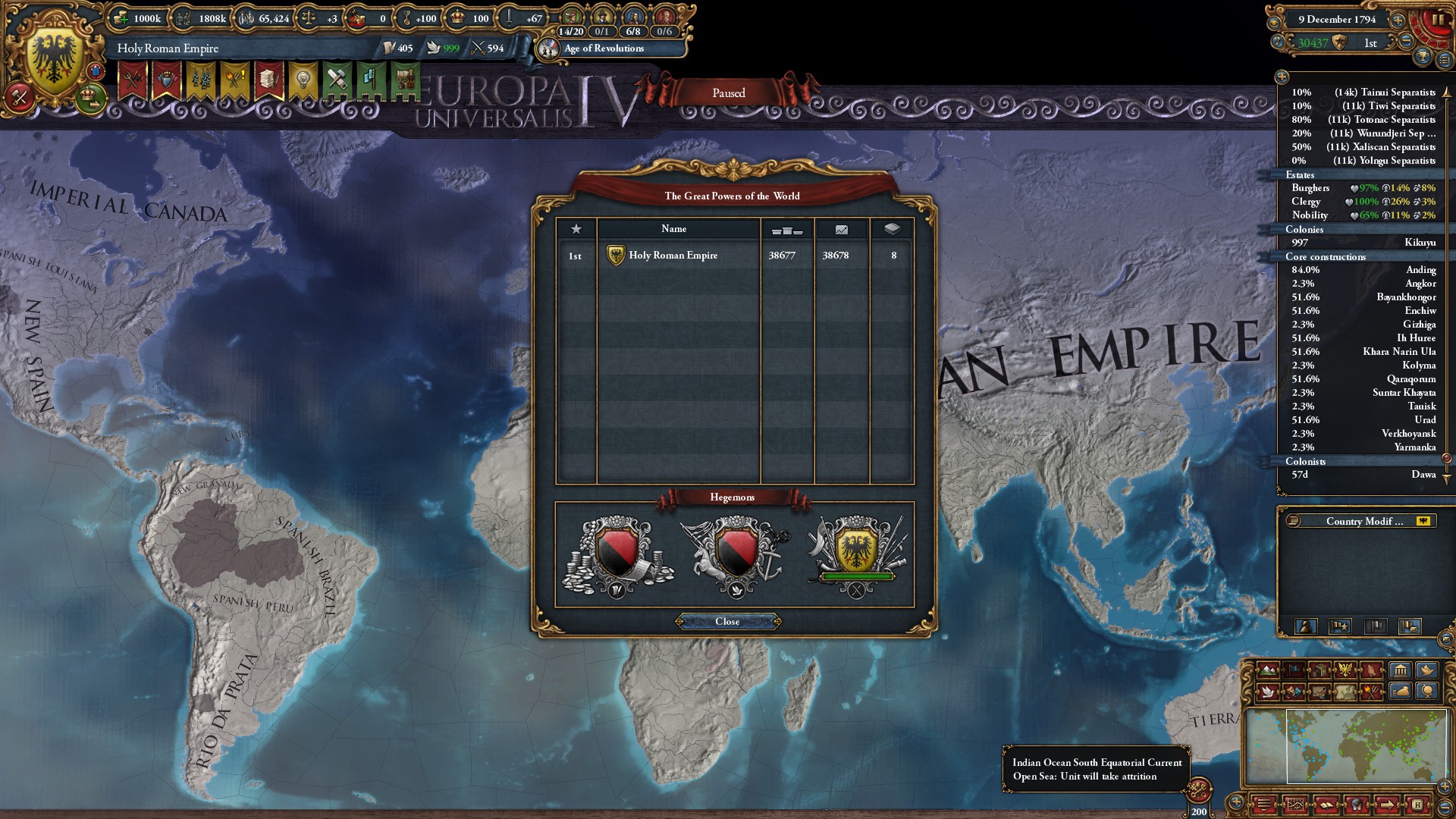1456x819 pixels.
Task: Click the lightbulb new idea alert banner
Action: click(x=304, y=78)
